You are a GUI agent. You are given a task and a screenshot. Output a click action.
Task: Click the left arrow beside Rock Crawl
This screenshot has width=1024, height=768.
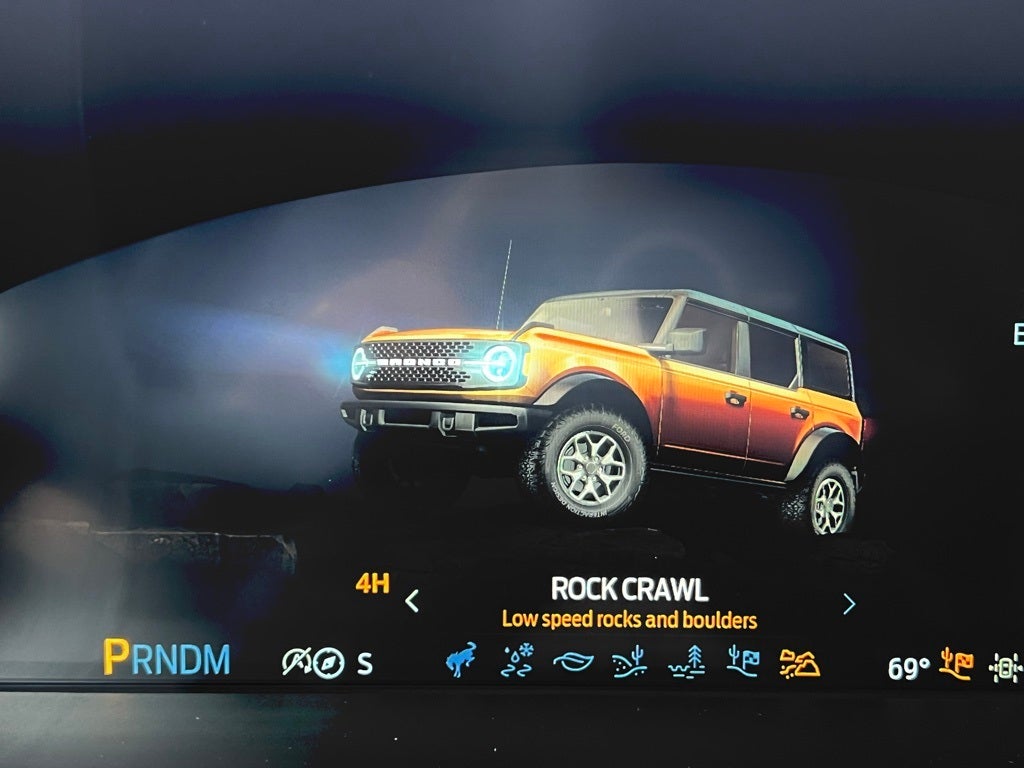pos(411,601)
